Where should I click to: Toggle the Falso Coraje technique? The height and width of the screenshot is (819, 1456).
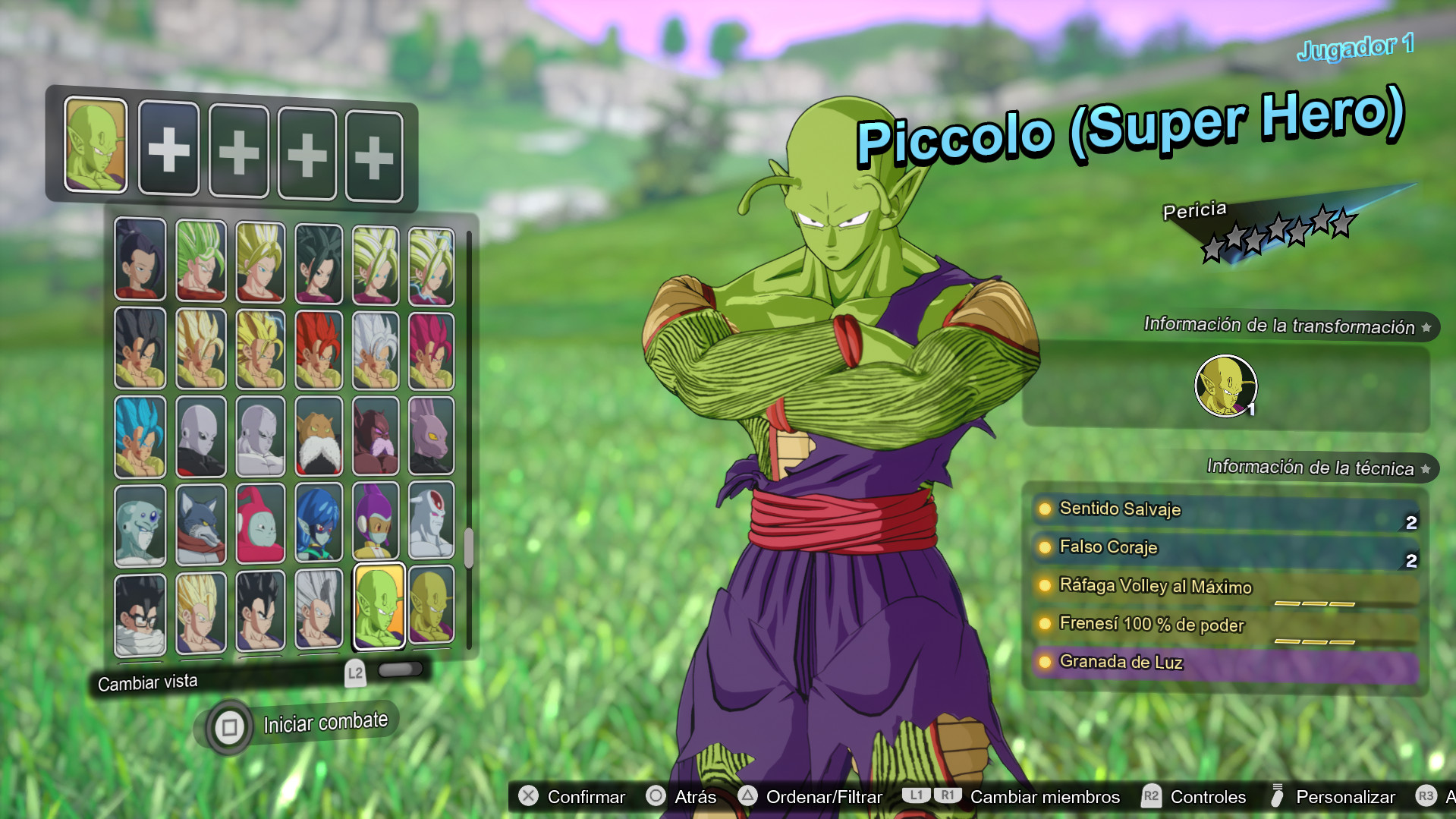click(x=1107, y=547)
